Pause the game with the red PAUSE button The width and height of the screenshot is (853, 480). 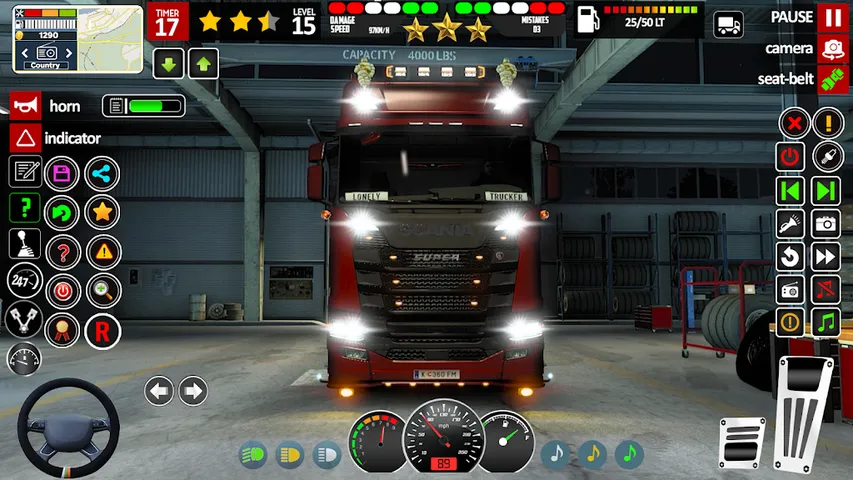(832, 17)
